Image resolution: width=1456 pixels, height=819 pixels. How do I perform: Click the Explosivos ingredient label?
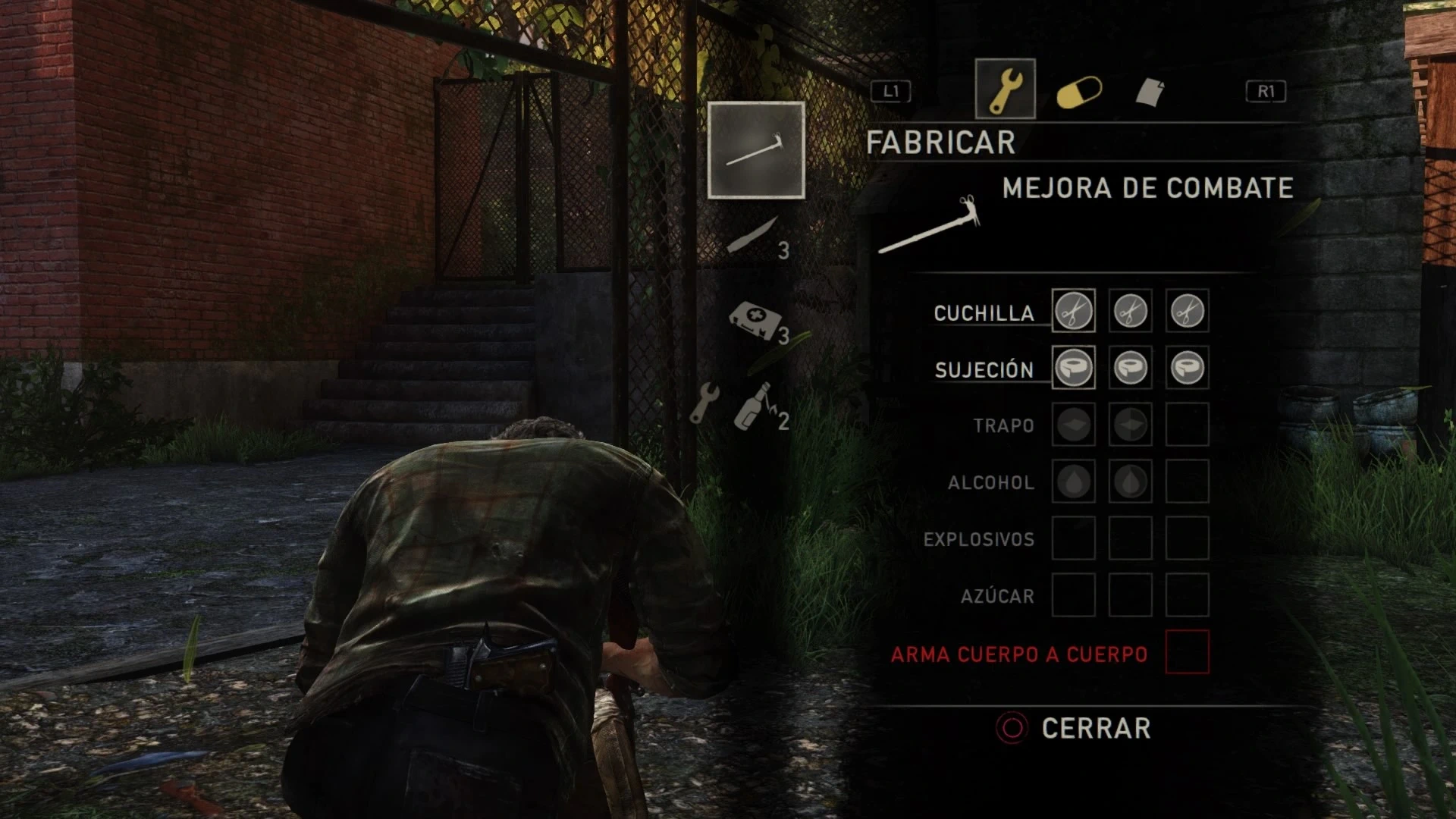point(978,540)
